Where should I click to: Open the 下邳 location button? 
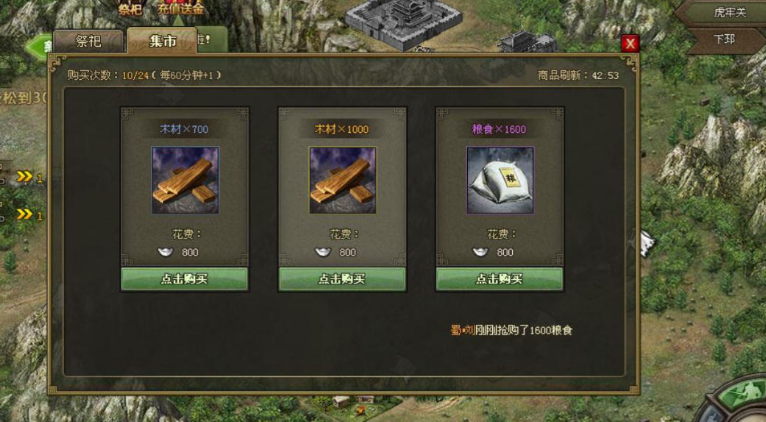click(724, 40)
